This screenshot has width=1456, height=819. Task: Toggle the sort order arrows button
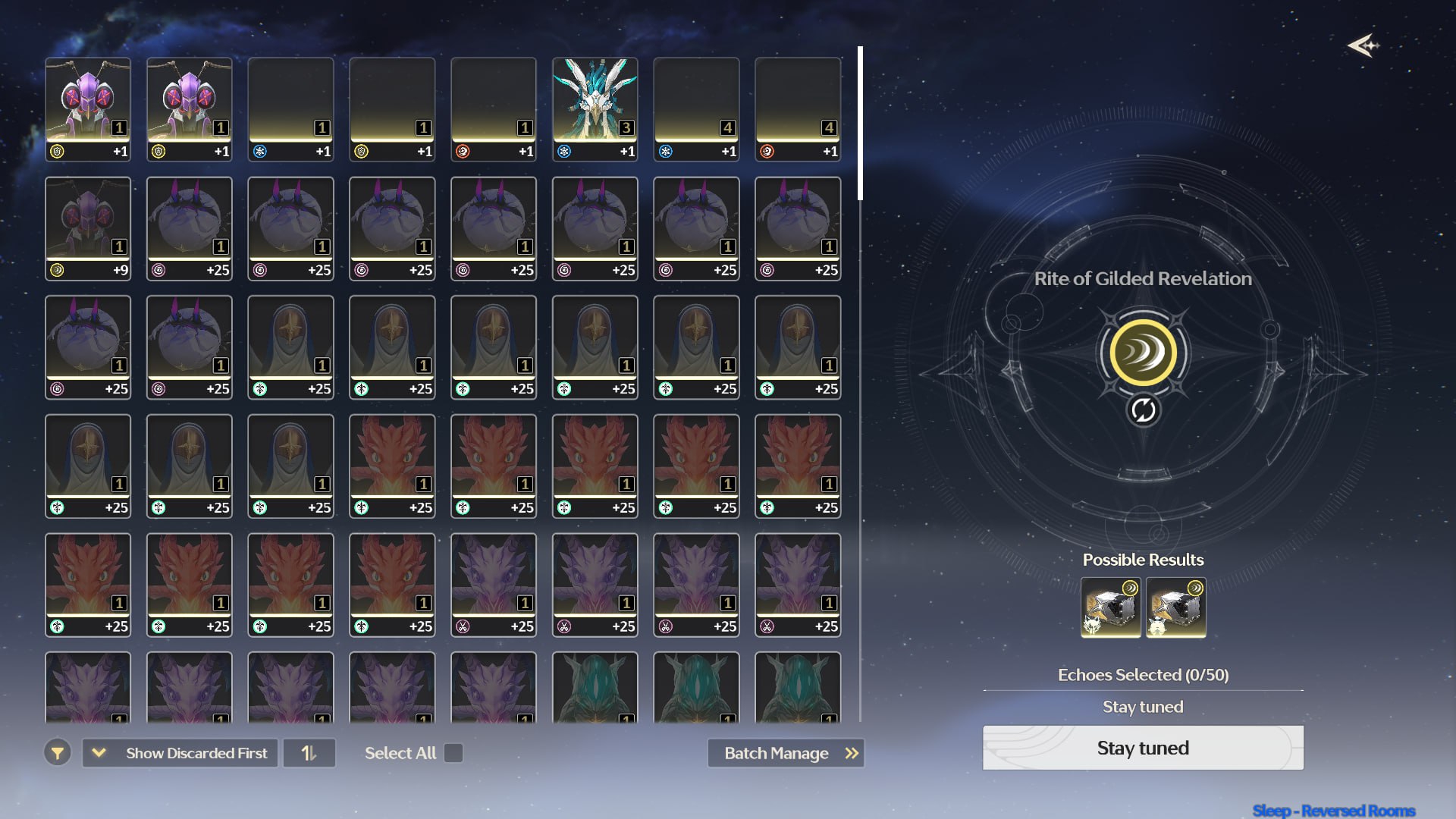tap(309, 753)
